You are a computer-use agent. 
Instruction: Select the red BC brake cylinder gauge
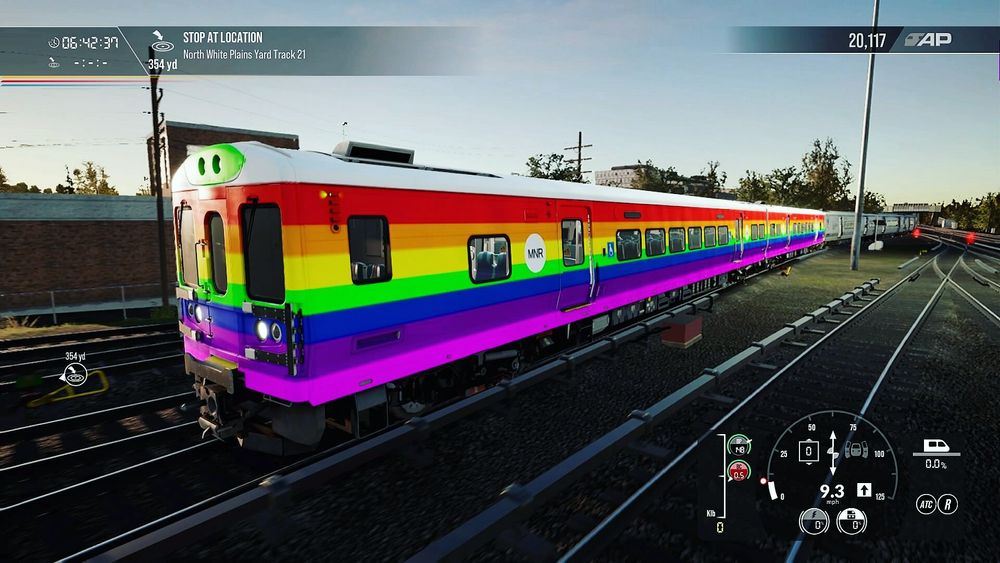tap(739, 470)
